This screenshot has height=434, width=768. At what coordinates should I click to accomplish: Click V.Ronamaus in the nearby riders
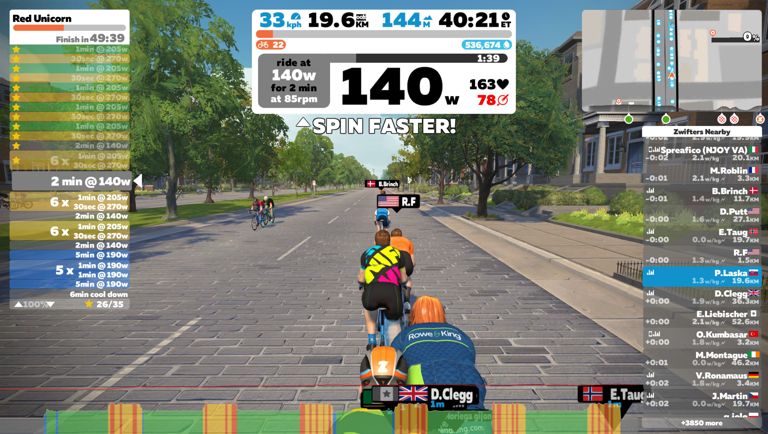point(702,379)
